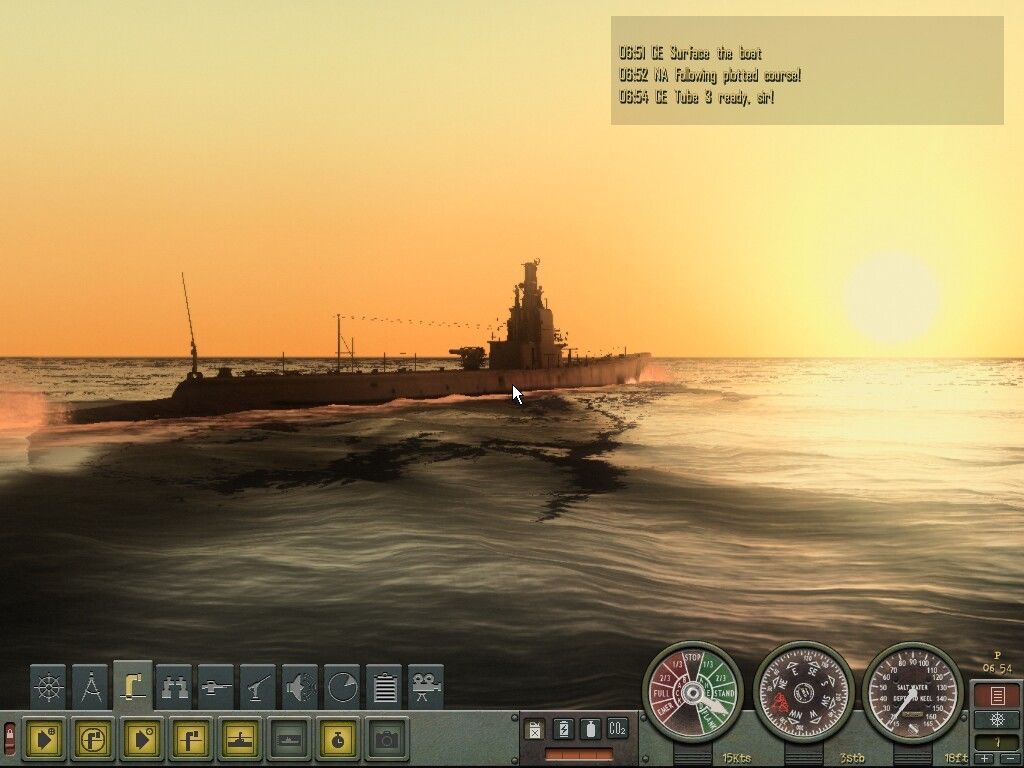This screenshot has width=1024, height=768.
Task: Open the deck gun tab
Action: (258, 687)
